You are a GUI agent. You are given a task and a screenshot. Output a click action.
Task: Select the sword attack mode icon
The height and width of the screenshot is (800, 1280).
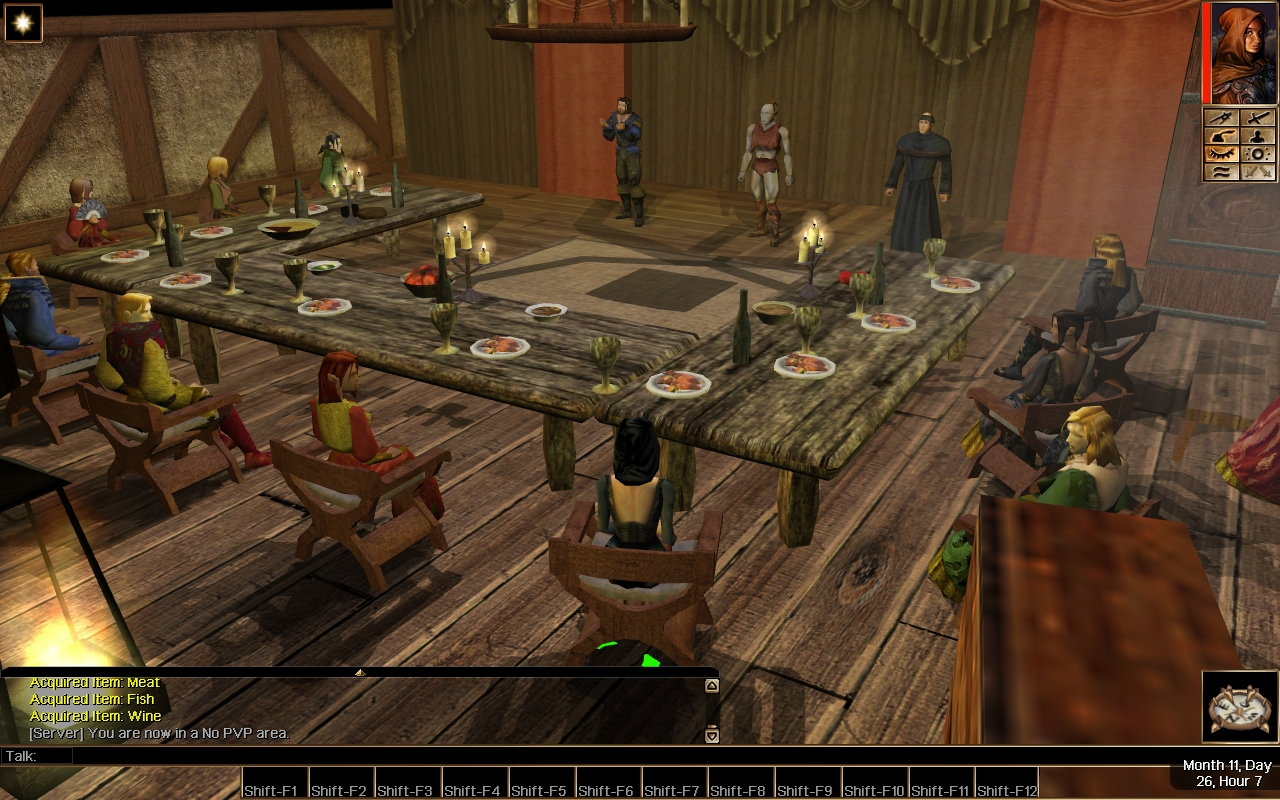(1257, 118)
